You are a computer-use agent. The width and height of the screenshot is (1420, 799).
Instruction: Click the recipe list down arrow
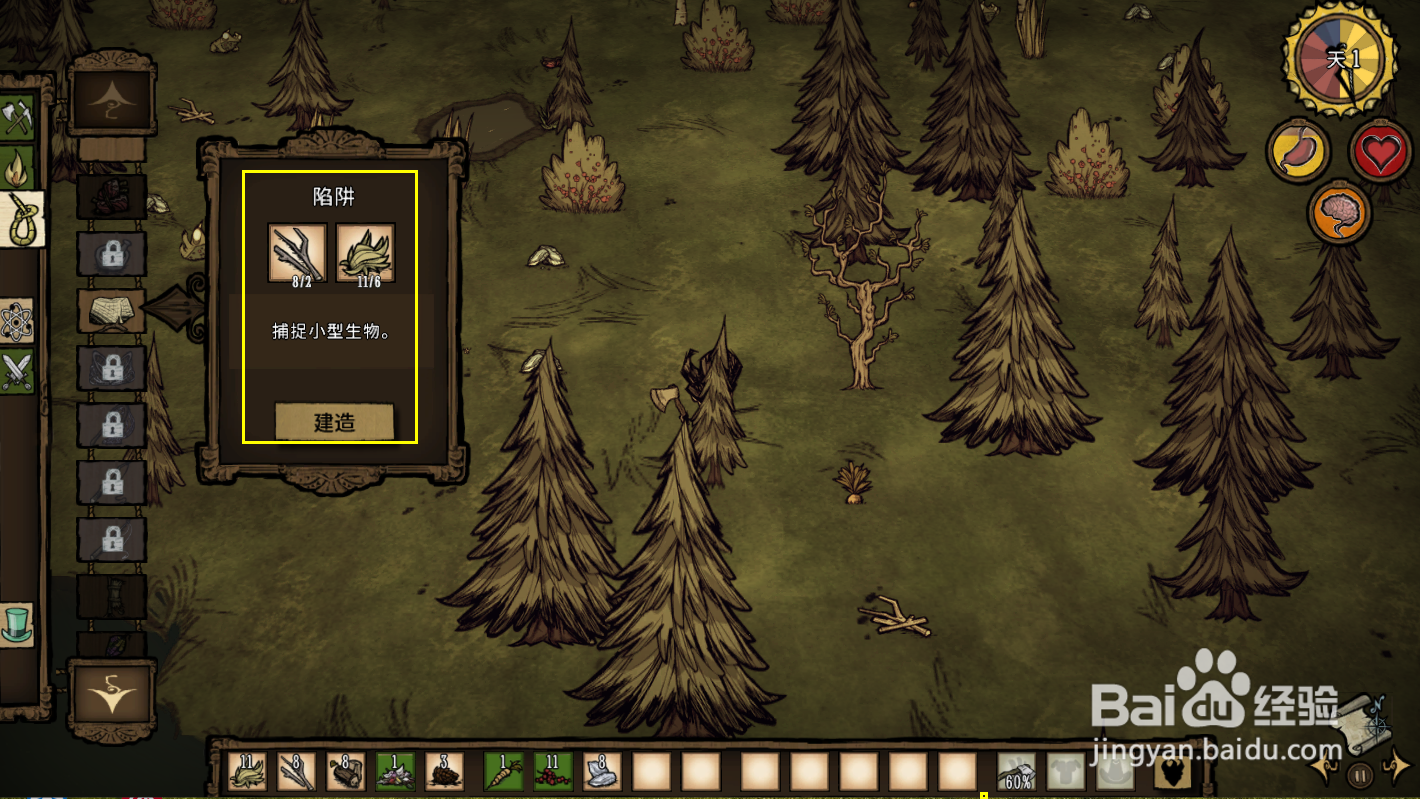pyautogui.click(x=111, y=692)
